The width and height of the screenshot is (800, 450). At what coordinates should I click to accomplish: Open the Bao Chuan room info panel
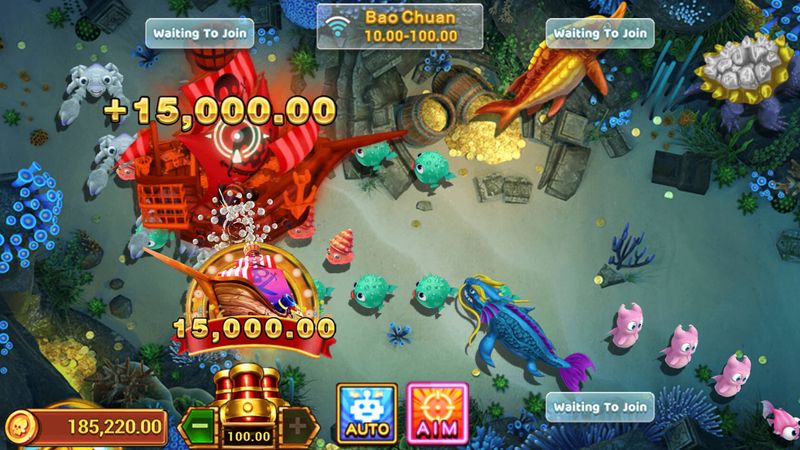tap(399, 26)
